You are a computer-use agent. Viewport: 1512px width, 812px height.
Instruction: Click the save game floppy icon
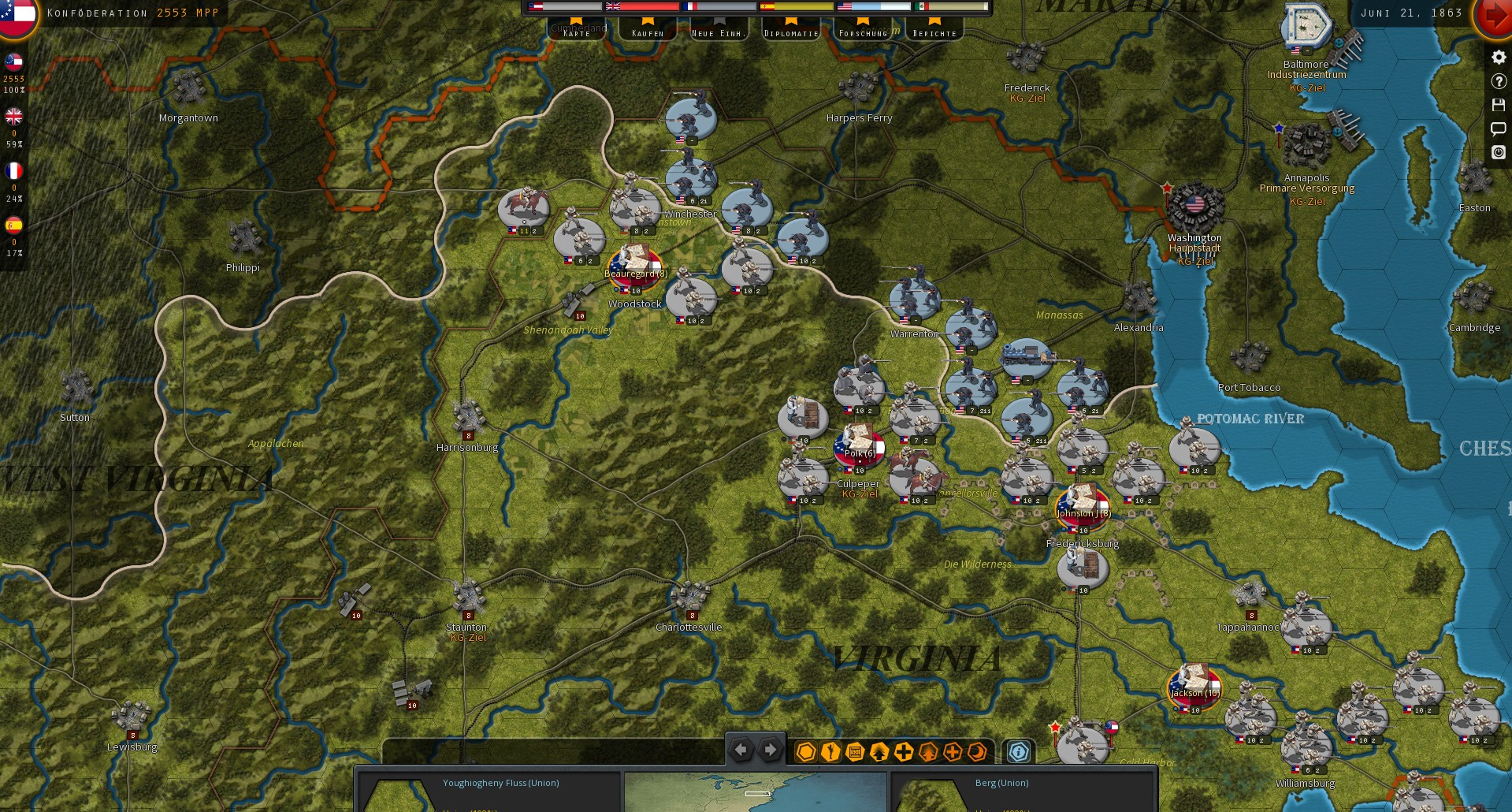coord(1499,104)
